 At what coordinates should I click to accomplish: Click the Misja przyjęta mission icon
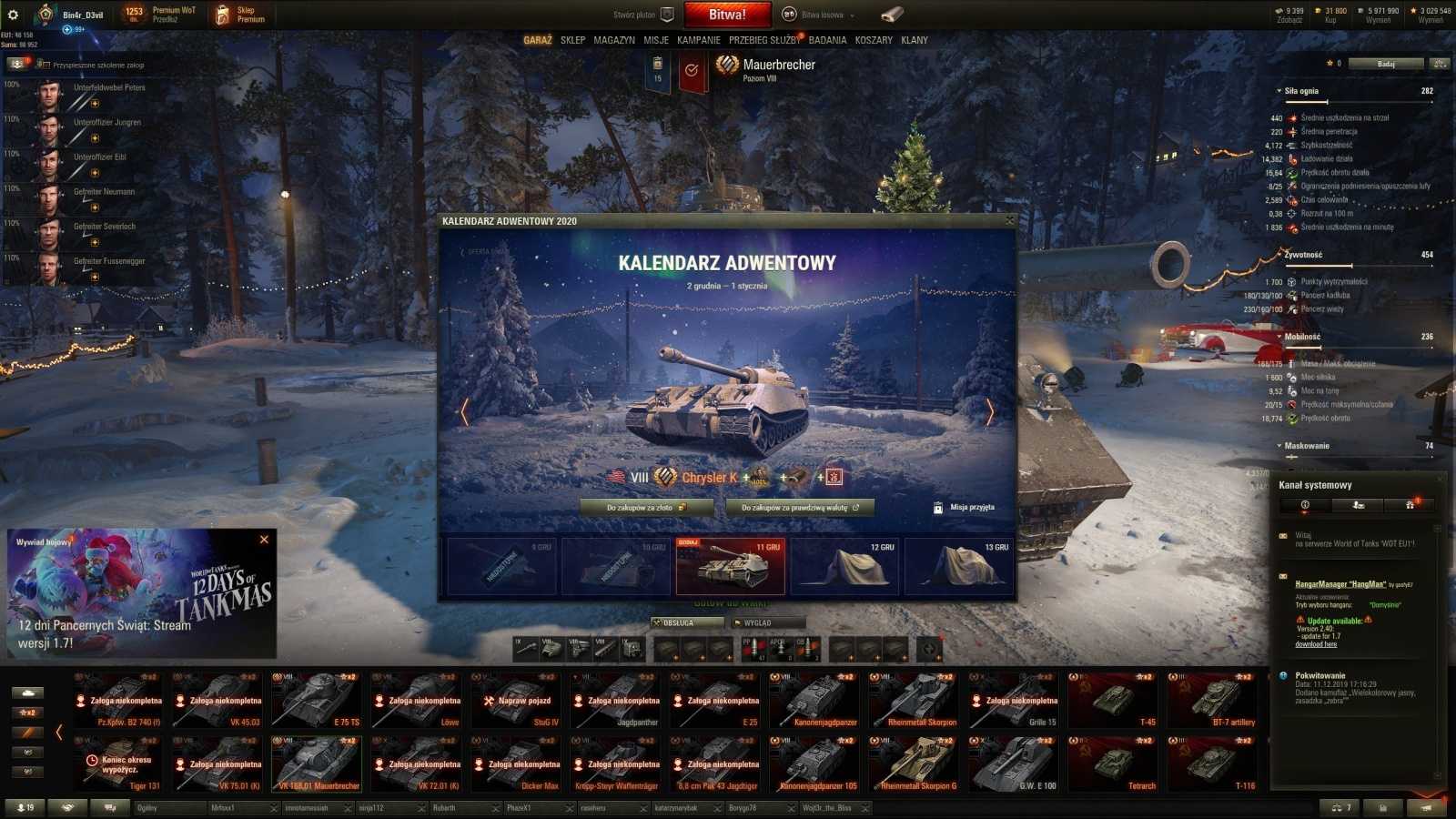(x=937, y=507)
